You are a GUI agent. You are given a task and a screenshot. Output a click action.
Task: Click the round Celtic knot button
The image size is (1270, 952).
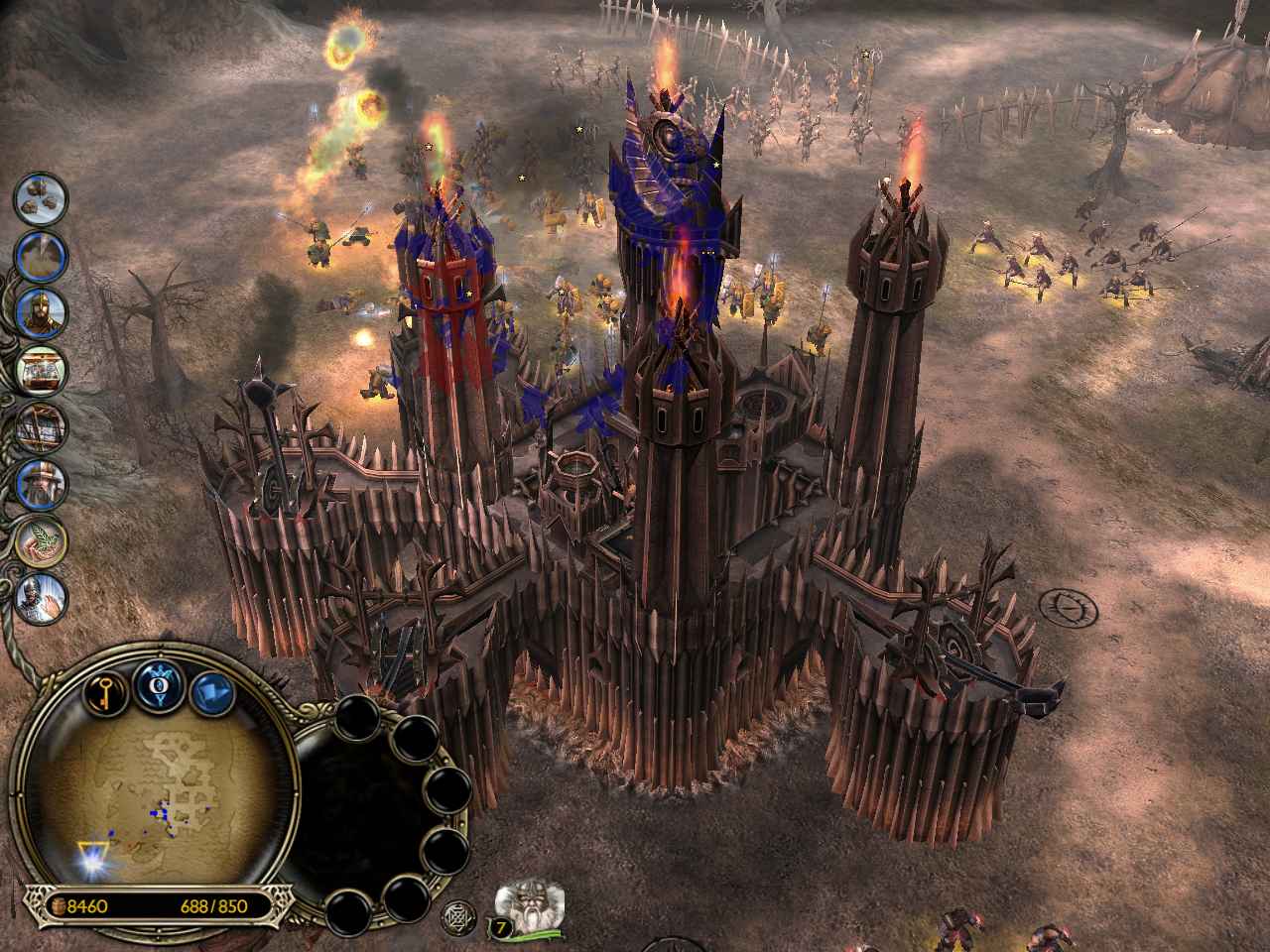[x=458, y=912]
